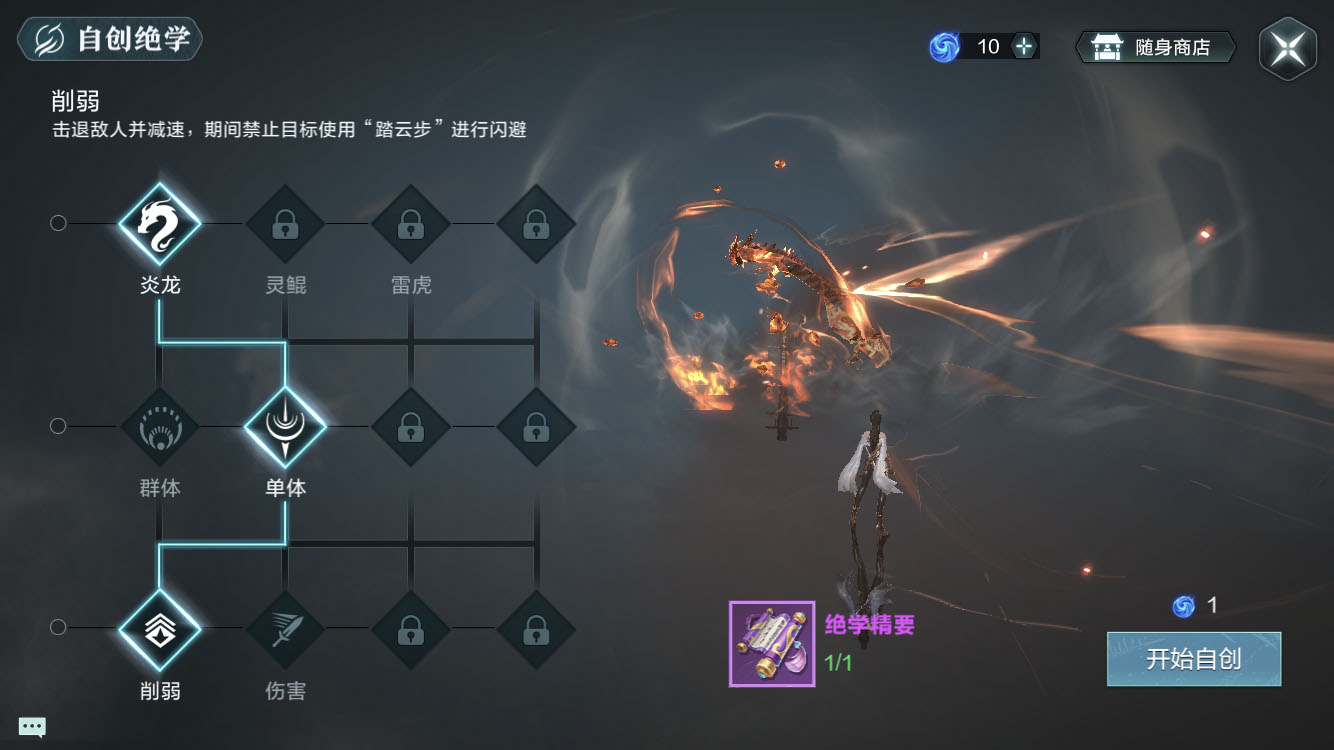Select the 削弱 weaken node

[160, 630]
